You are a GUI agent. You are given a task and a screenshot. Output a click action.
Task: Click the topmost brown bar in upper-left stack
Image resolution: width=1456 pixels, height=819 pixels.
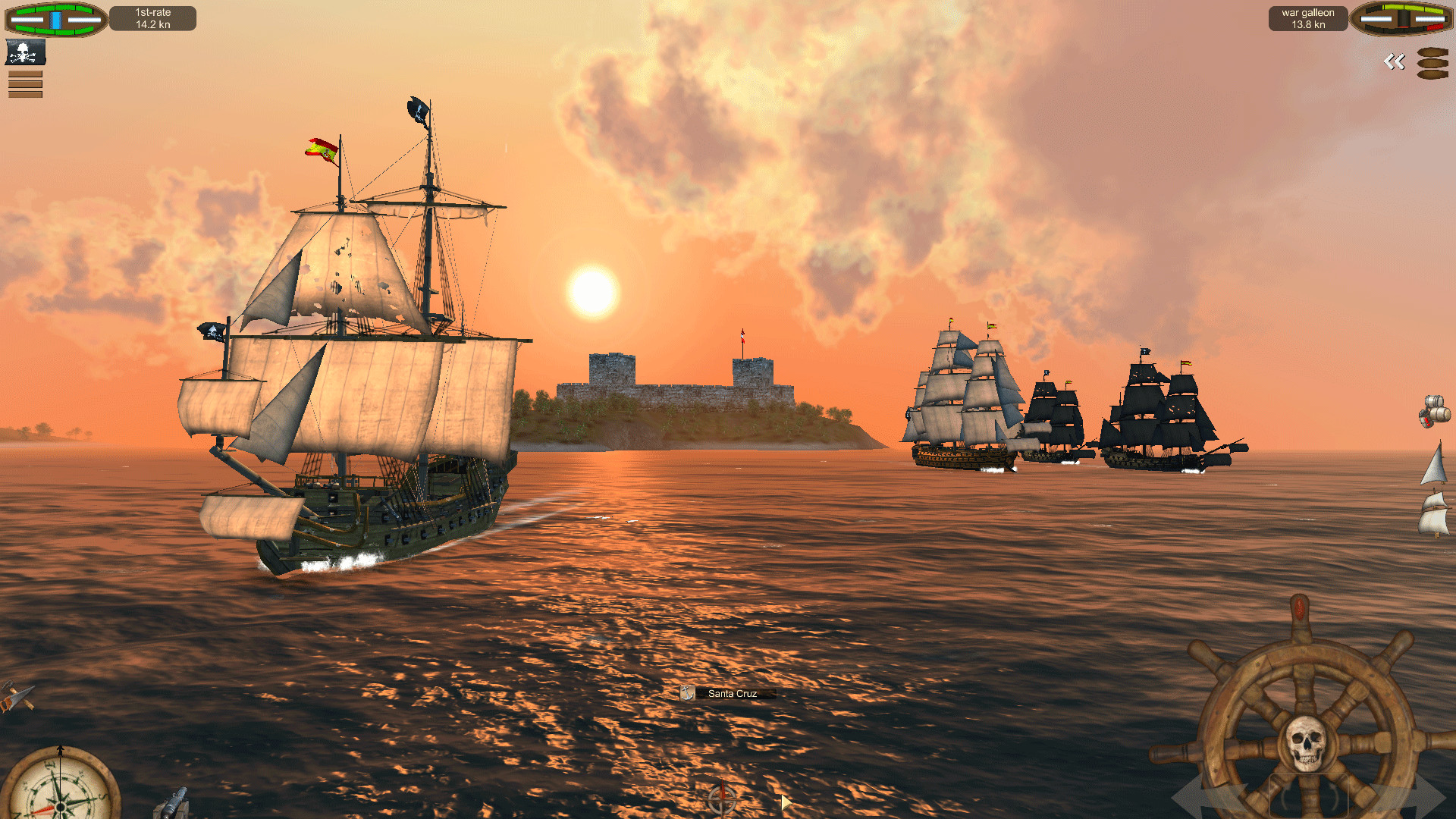[x=25, y=74]
